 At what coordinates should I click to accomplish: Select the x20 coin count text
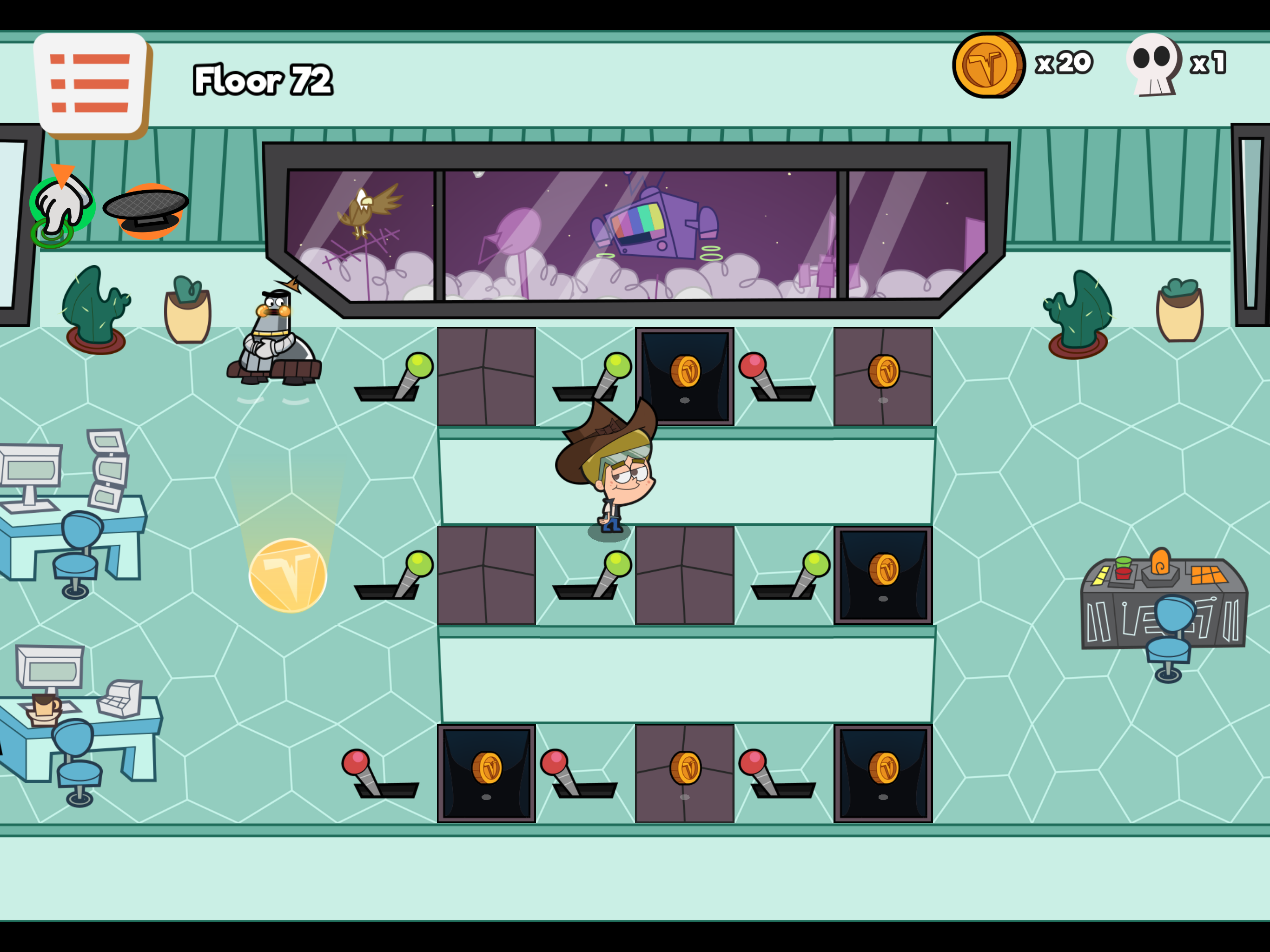pos(1065,63)
